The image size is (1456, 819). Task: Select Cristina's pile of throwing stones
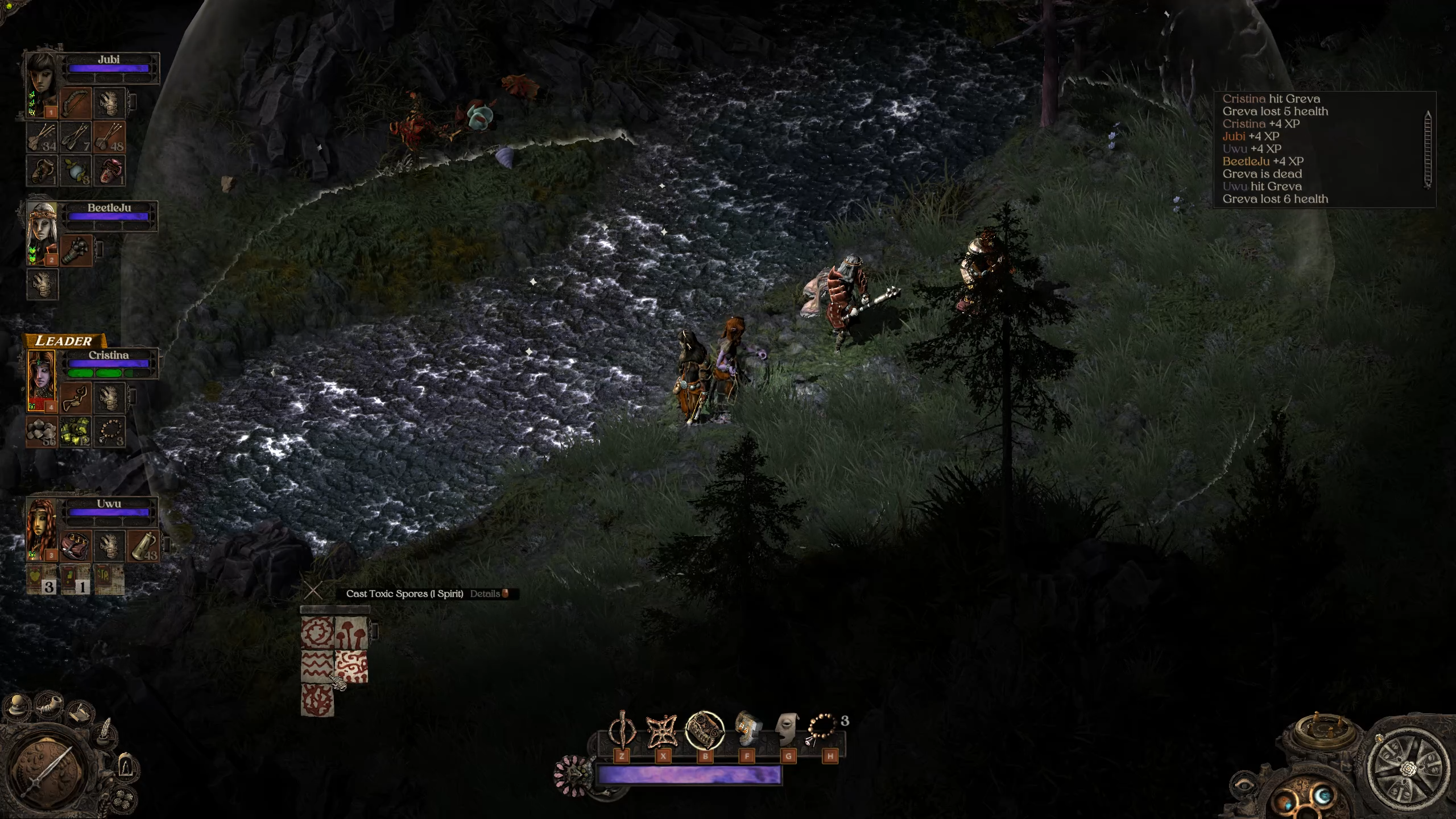[x=42, y=431]
